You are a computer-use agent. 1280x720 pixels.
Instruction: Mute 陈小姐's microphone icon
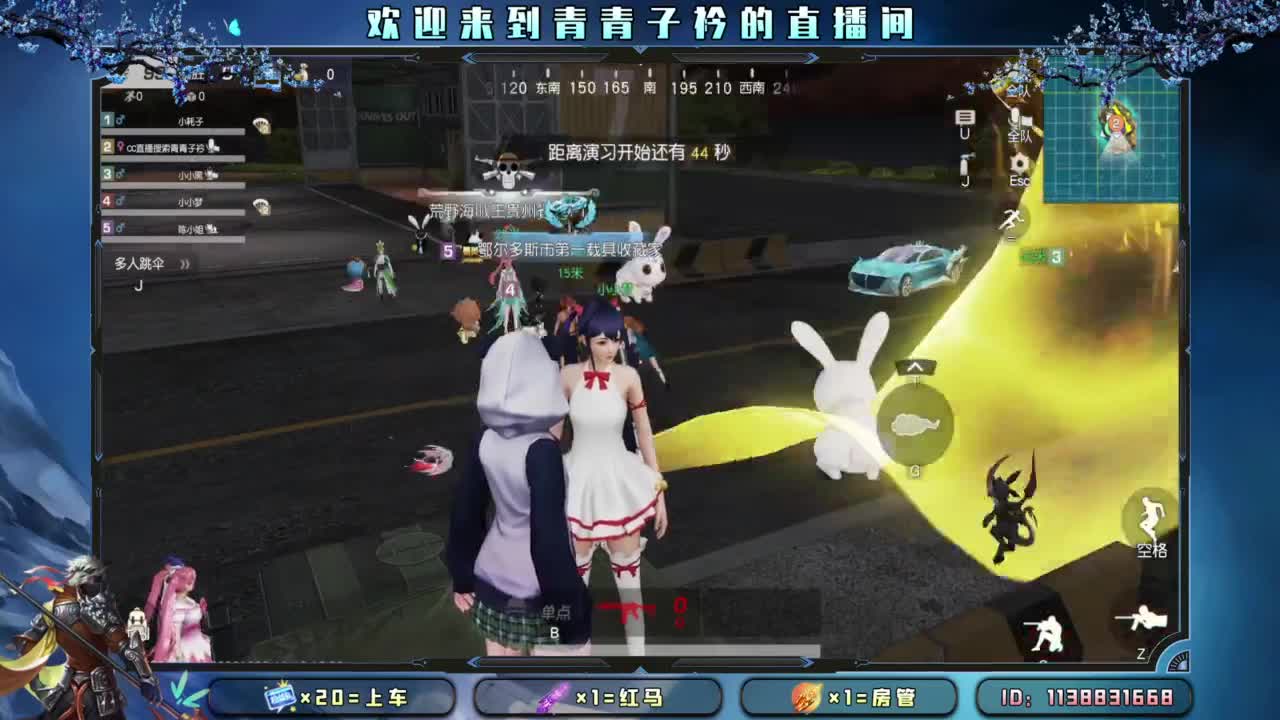pyautogui.click(x=212, y=228)
